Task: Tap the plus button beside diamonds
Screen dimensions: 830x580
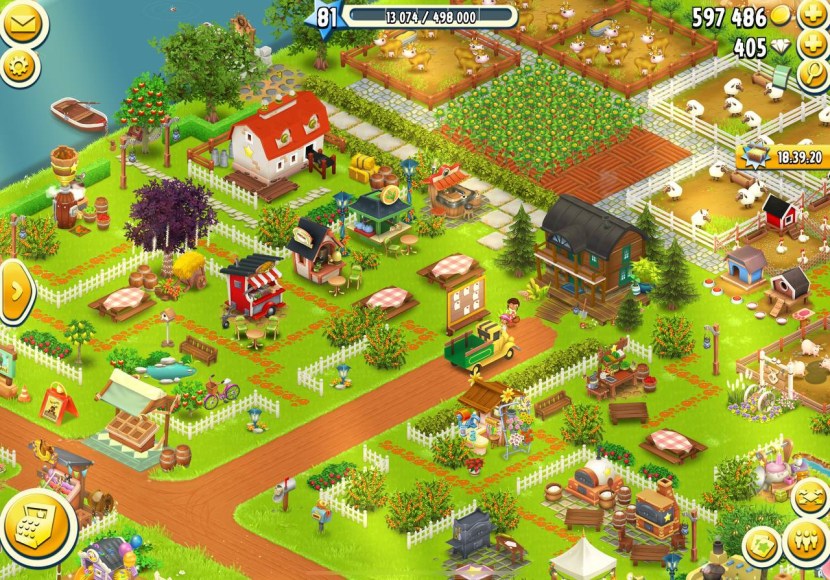Action: 811,46
